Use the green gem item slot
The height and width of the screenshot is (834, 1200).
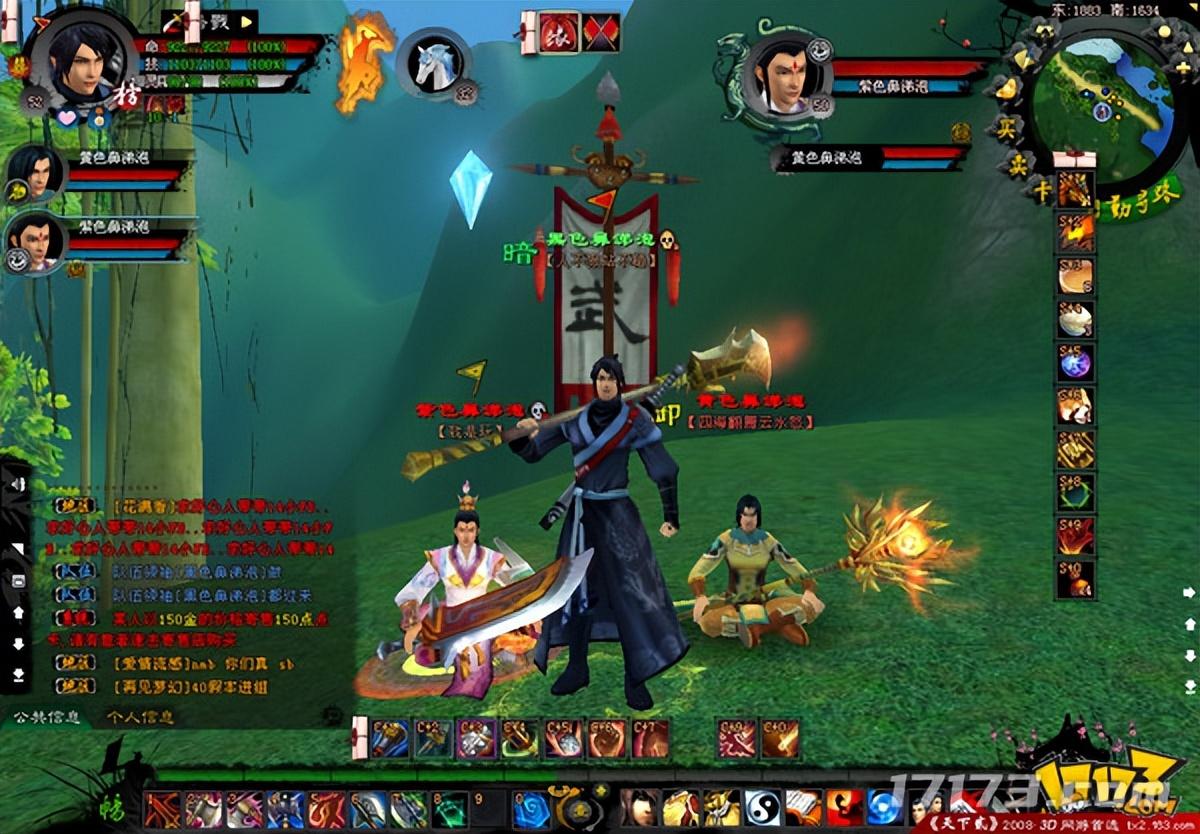[x=450, y=808]
